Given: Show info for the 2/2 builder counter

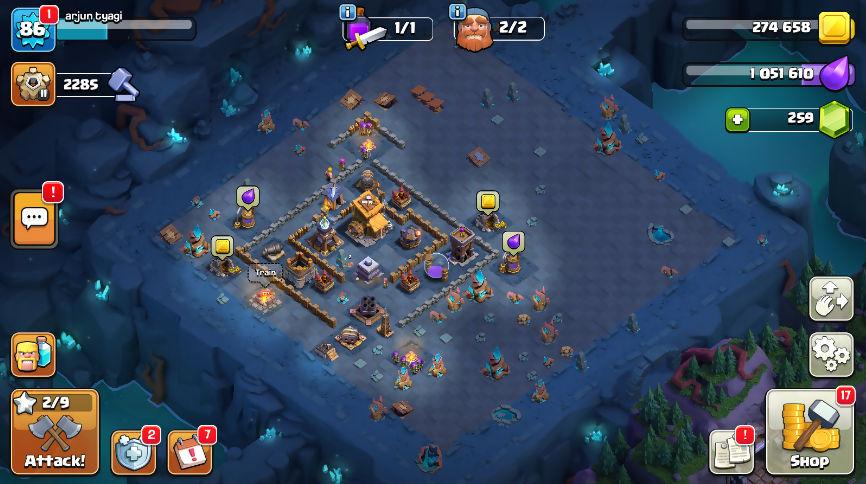Looking at the screenshot, I should click(458, 12).
